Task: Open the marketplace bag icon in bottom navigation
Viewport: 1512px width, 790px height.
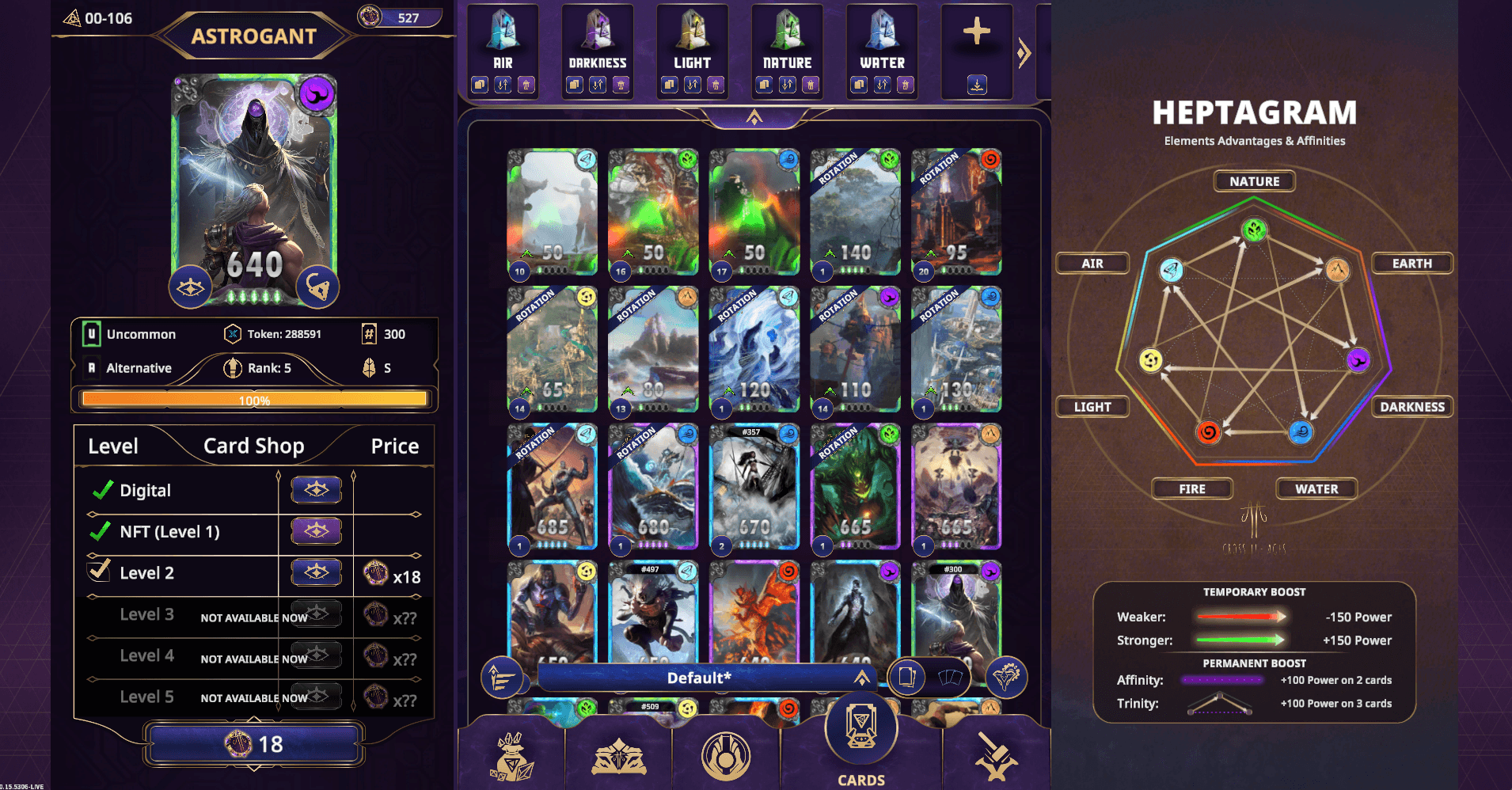Action: 511,756
